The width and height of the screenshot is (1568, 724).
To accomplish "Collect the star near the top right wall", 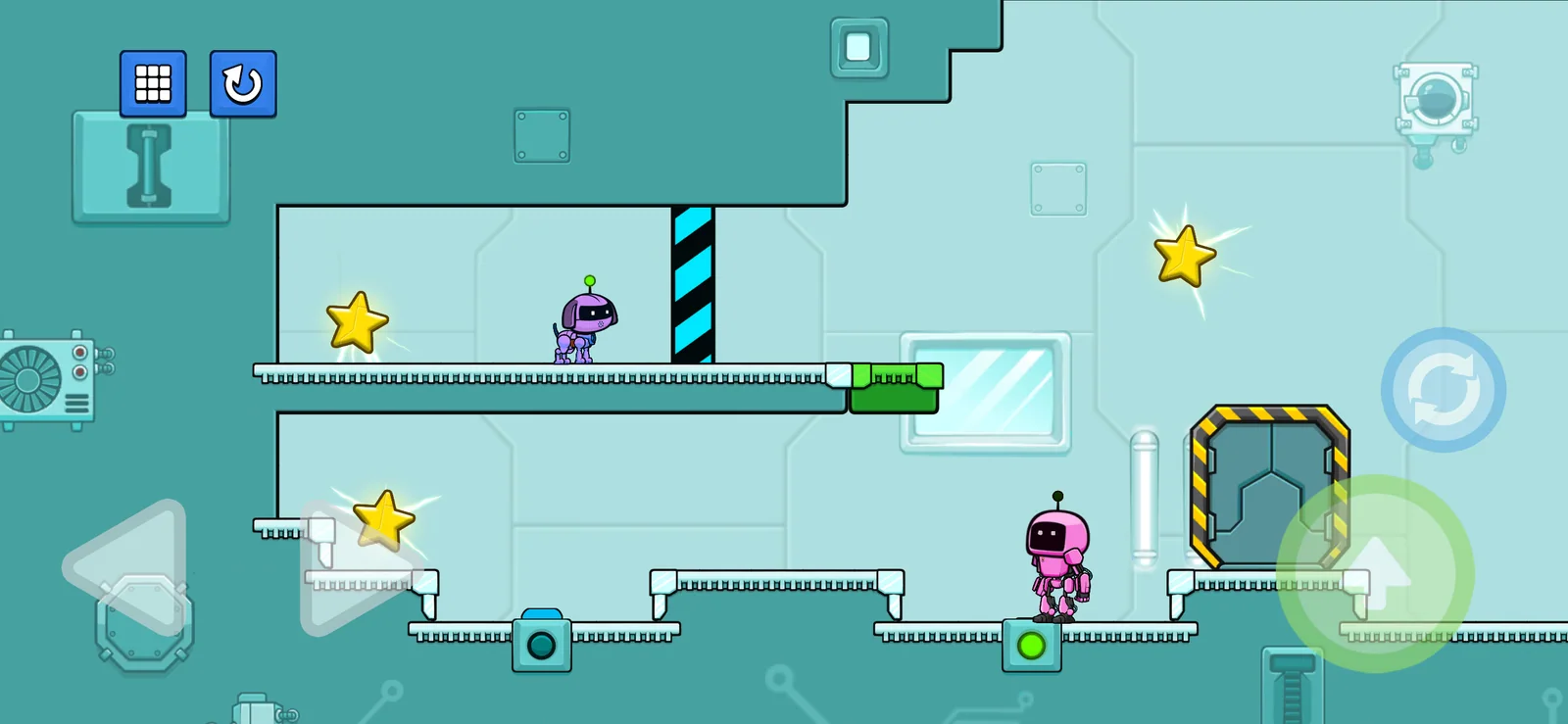I will click(1184, 253).
